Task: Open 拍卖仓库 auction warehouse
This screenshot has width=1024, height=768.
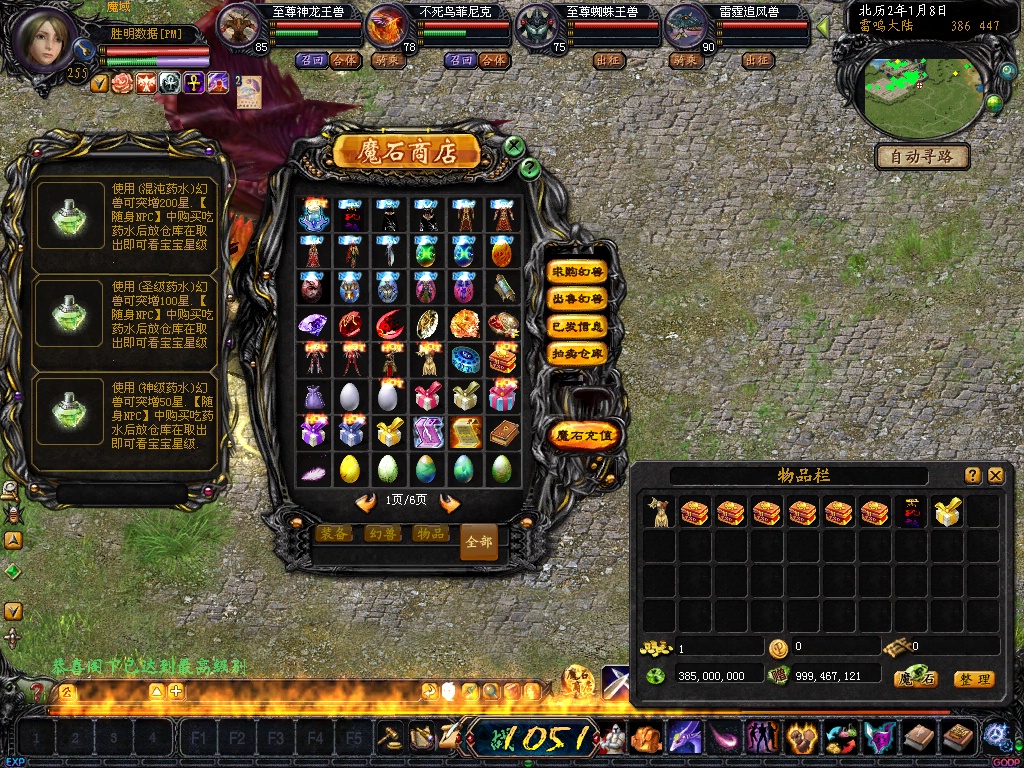Action: point(577,353)
